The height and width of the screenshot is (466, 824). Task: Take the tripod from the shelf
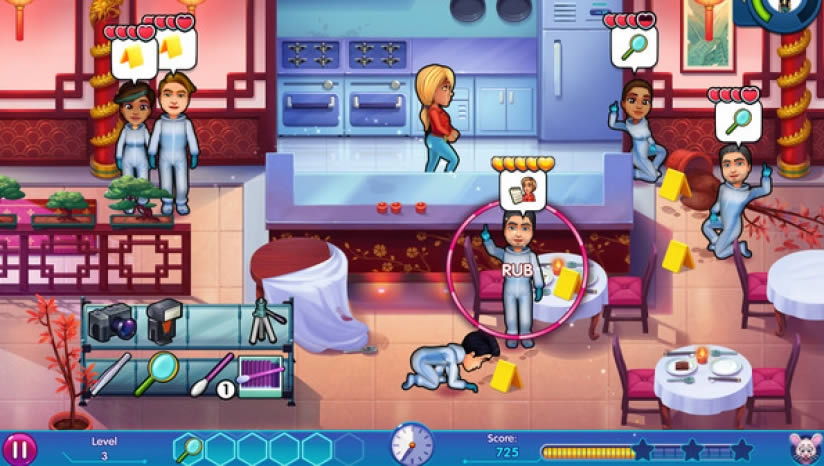click(x=266, y=319)
